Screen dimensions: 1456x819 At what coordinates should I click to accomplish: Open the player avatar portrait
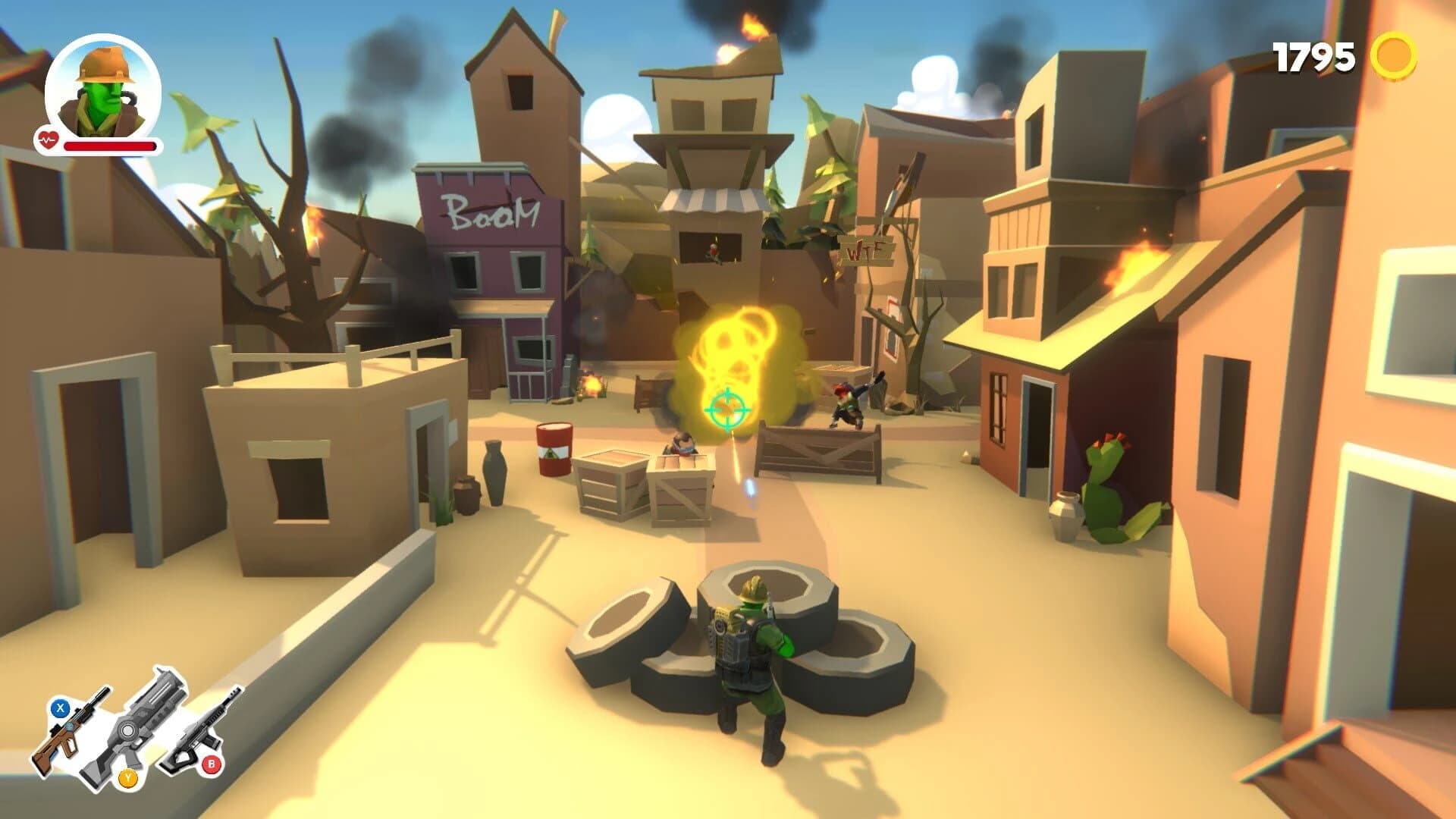pos(102,87)
